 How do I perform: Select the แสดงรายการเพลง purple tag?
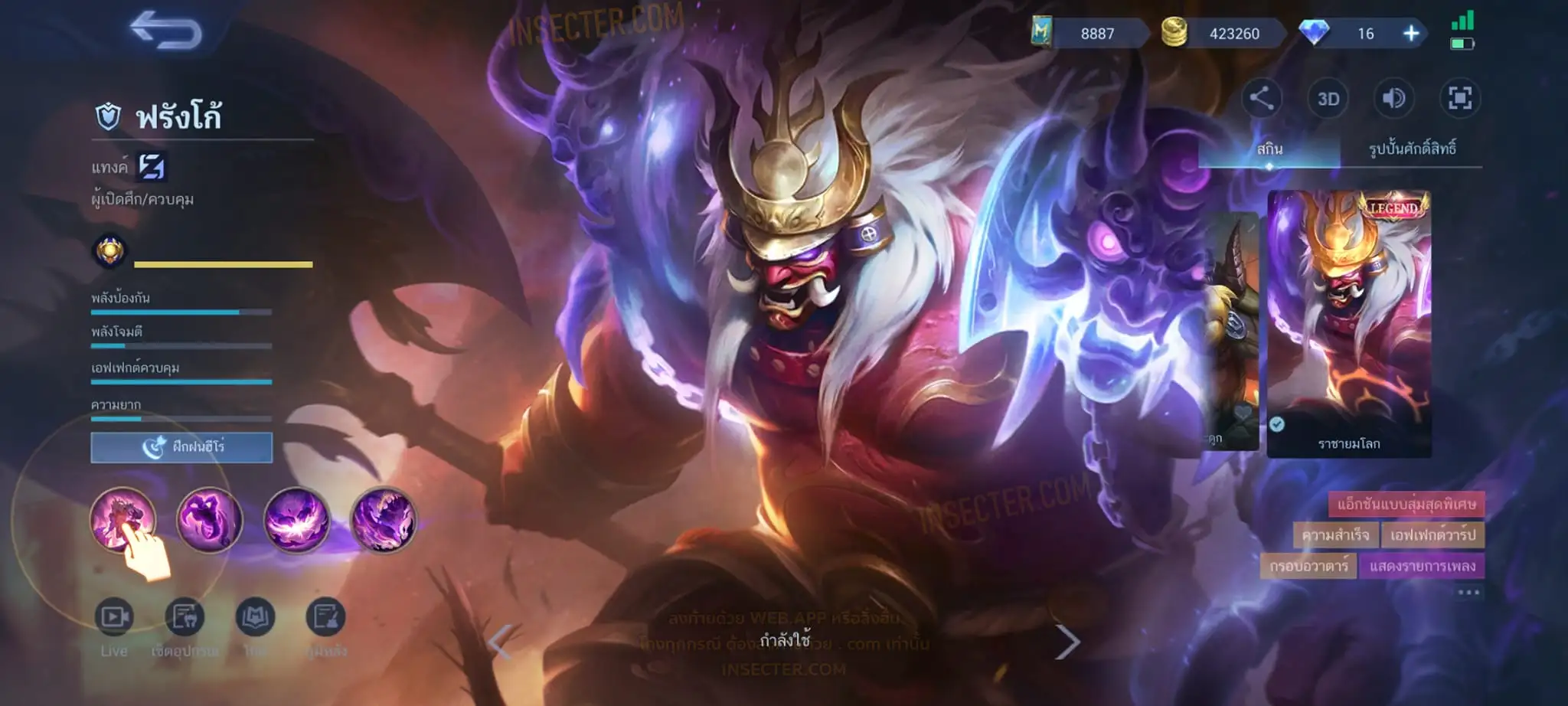point(1422,567)
